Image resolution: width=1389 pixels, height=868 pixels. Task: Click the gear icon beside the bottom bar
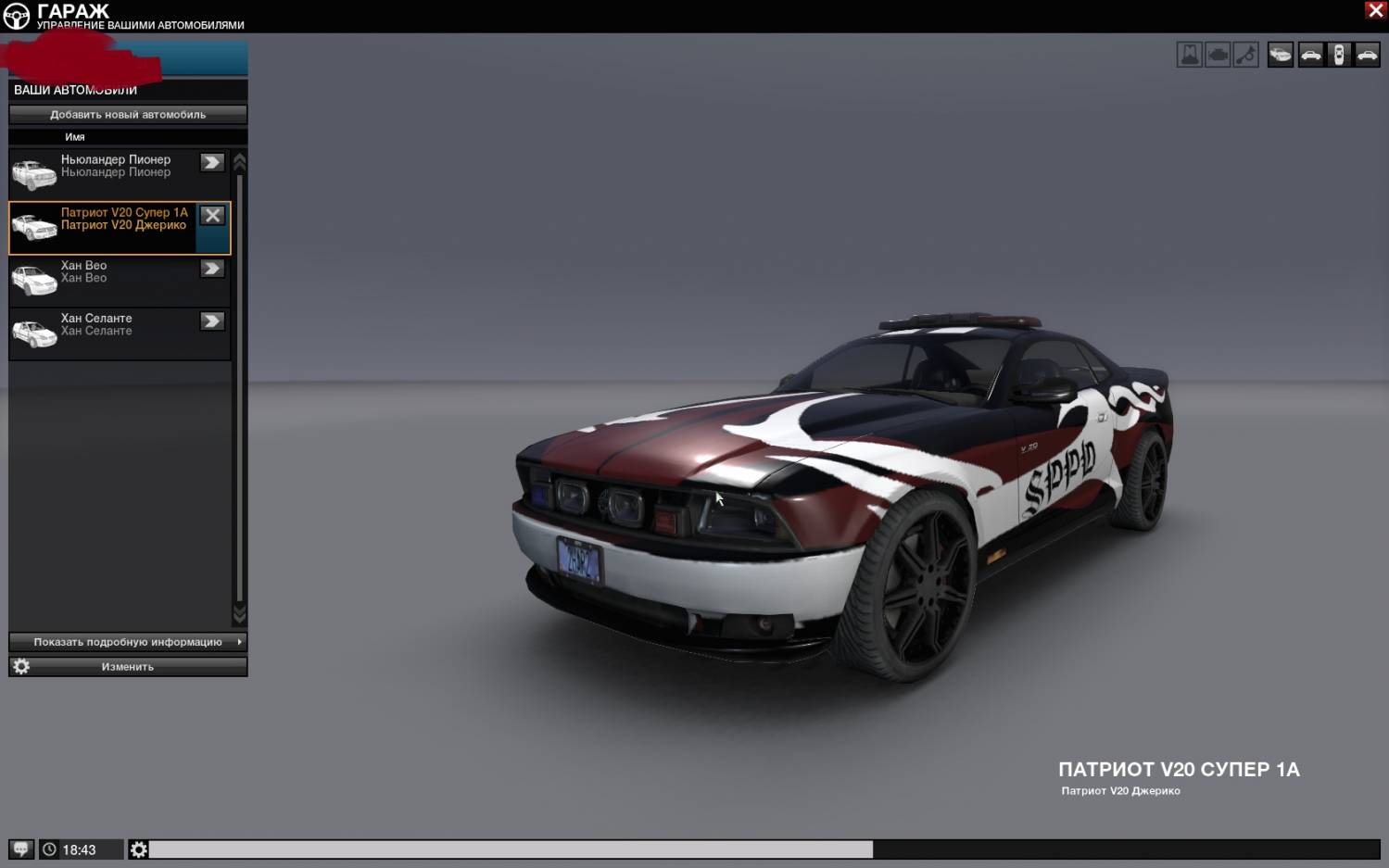click(x=138, y=849)
